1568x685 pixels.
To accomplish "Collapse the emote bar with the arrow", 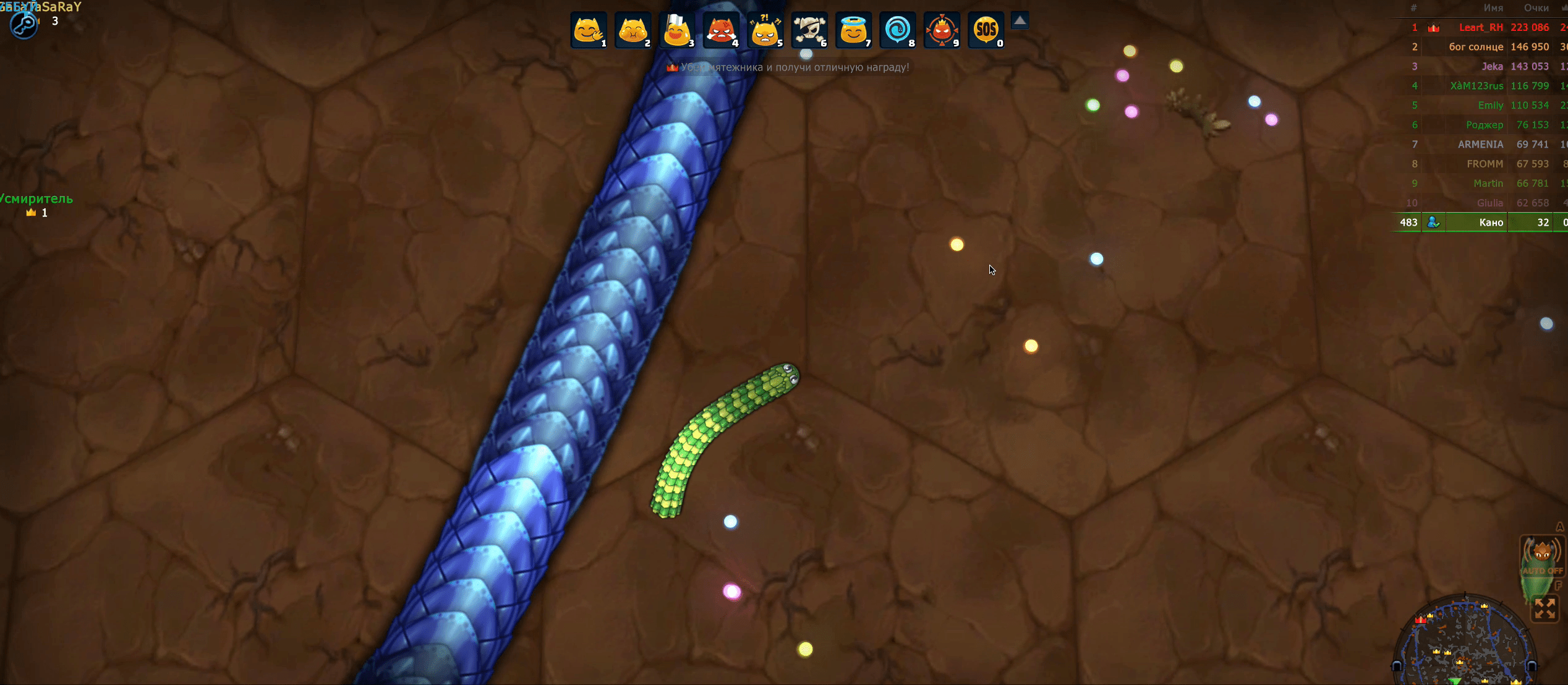I will (x=1020, y=21).
